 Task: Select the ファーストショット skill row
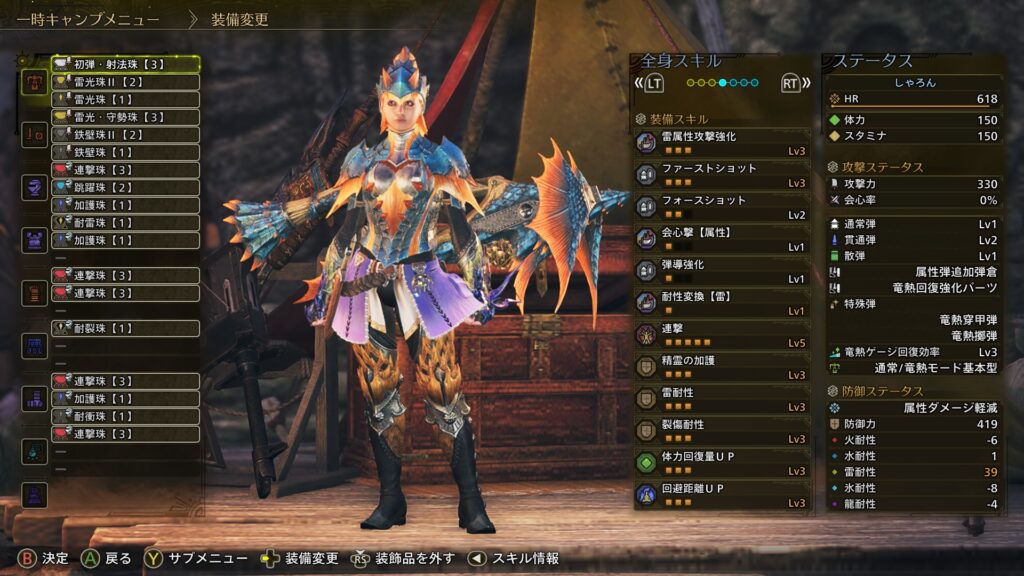pyautogui.click(x=722, y=175)
